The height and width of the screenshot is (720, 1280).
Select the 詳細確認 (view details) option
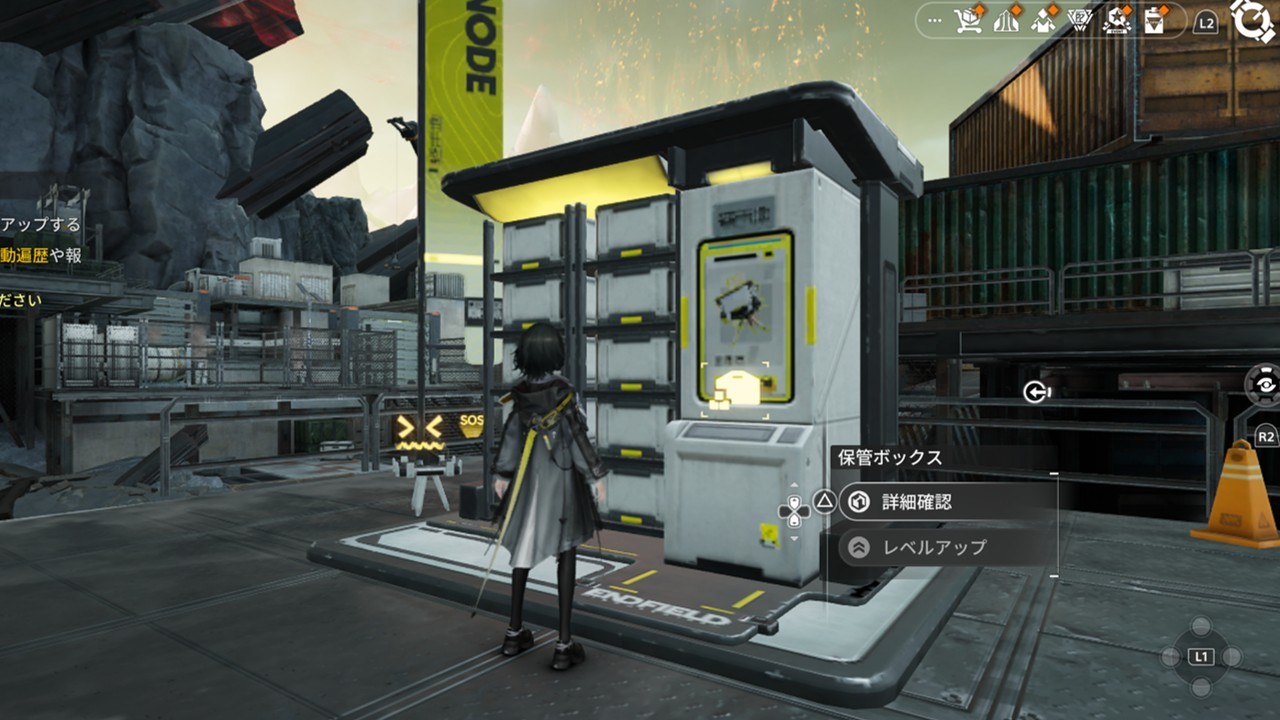(945, 502)
